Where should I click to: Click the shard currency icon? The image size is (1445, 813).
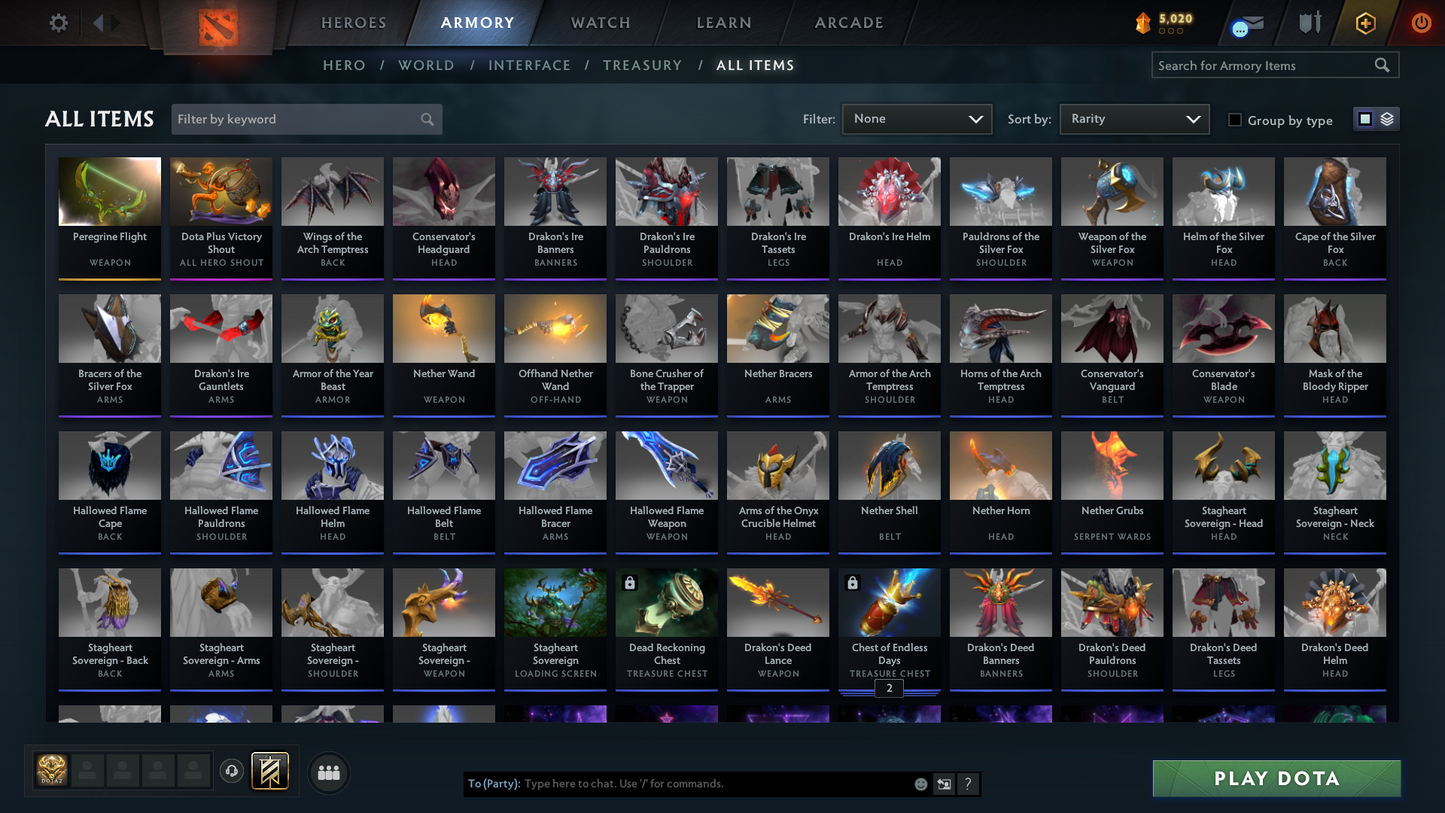click(x=1143, y=22)
